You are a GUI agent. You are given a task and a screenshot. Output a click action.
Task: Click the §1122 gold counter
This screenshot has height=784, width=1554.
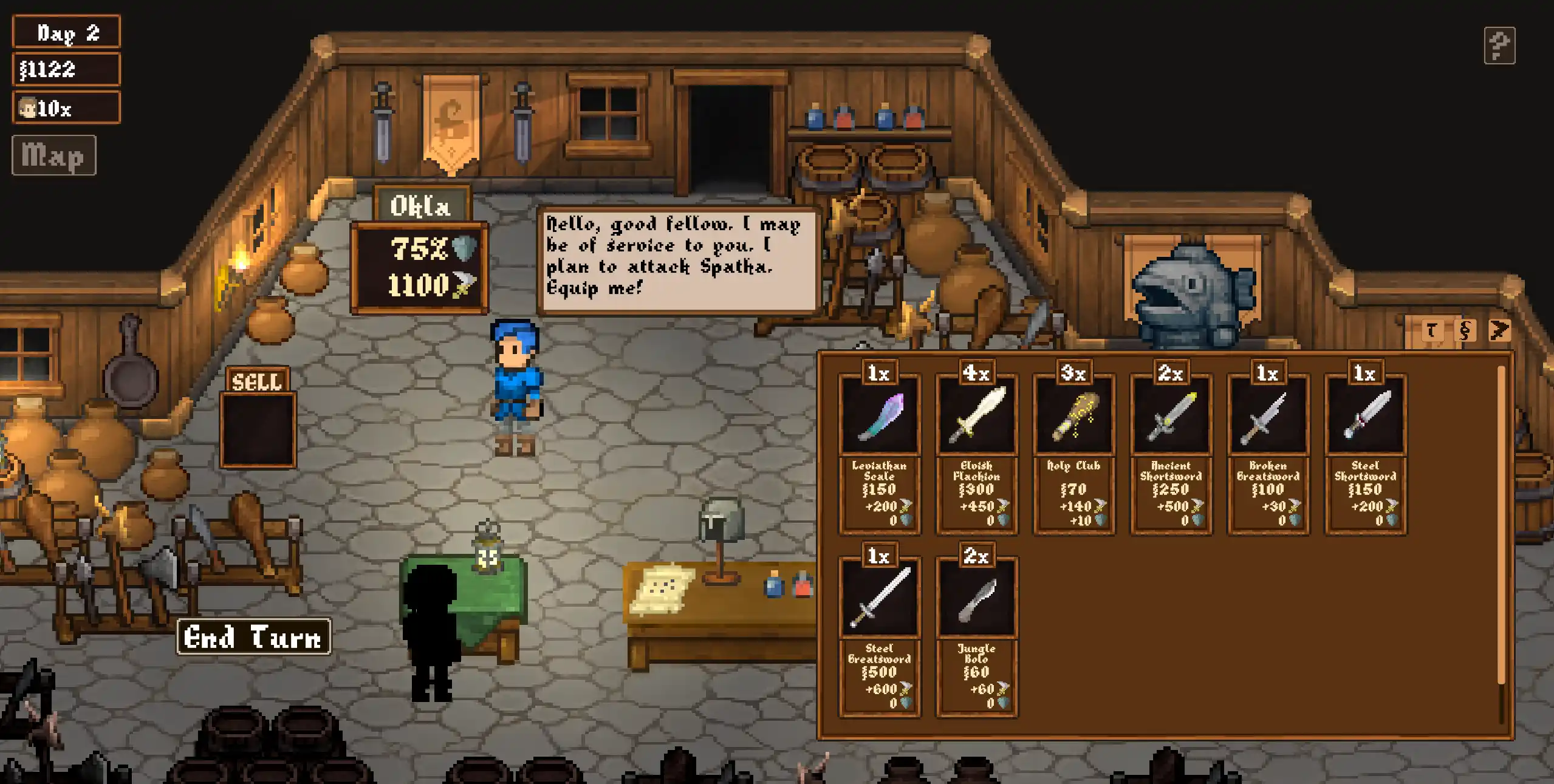click(66, 69)
